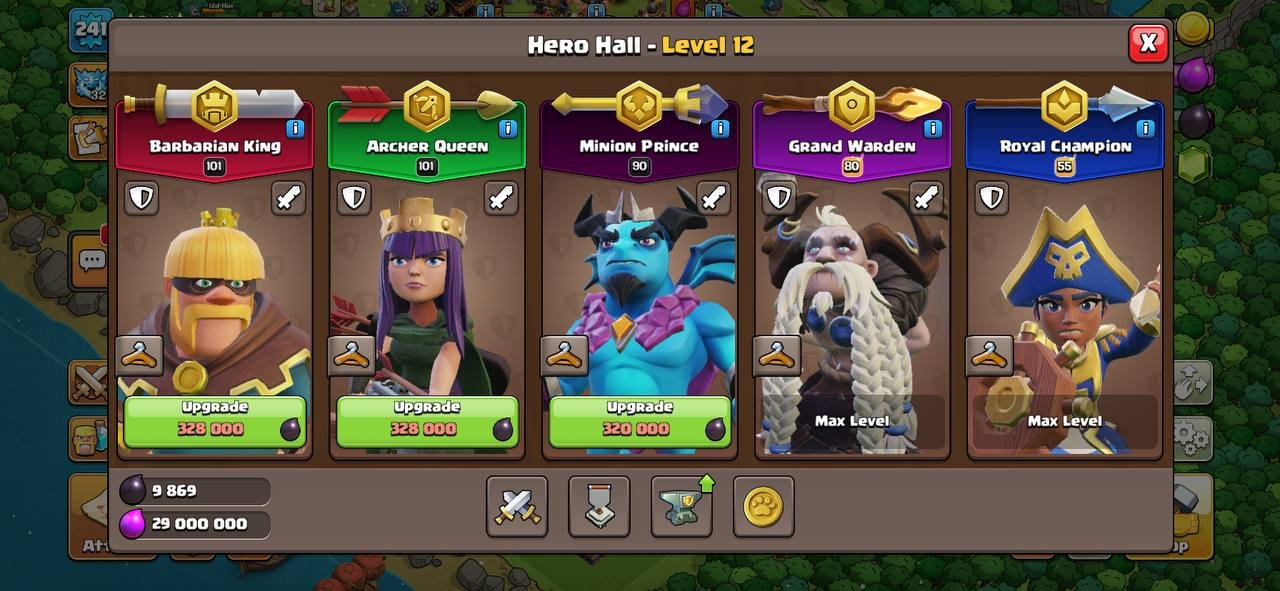Open the Blacksmith anvil button
Viewport: 1280px width, 591px height.
point(682,506)
